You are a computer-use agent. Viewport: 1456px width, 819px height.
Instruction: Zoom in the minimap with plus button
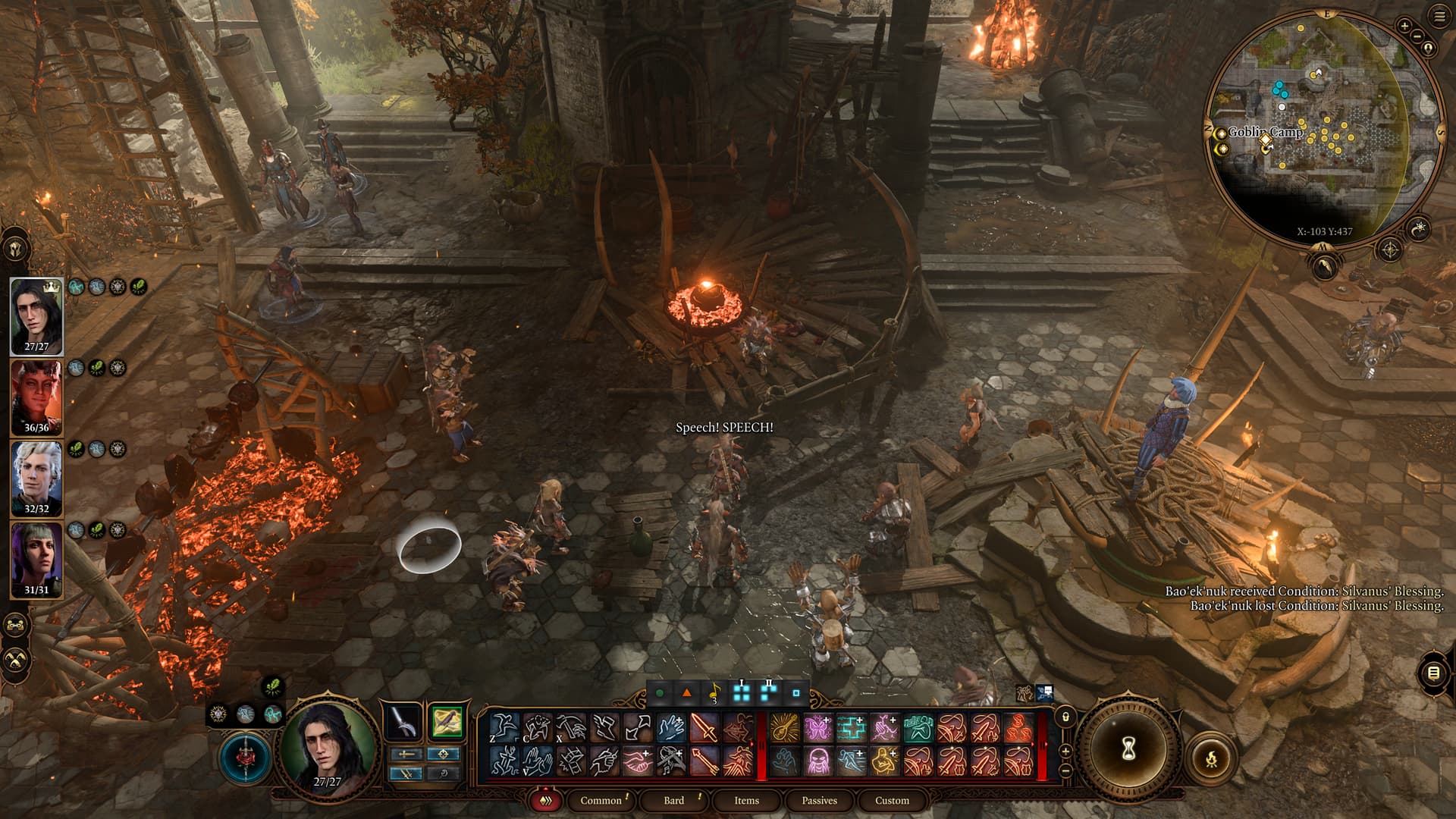tap(1404, 26)
